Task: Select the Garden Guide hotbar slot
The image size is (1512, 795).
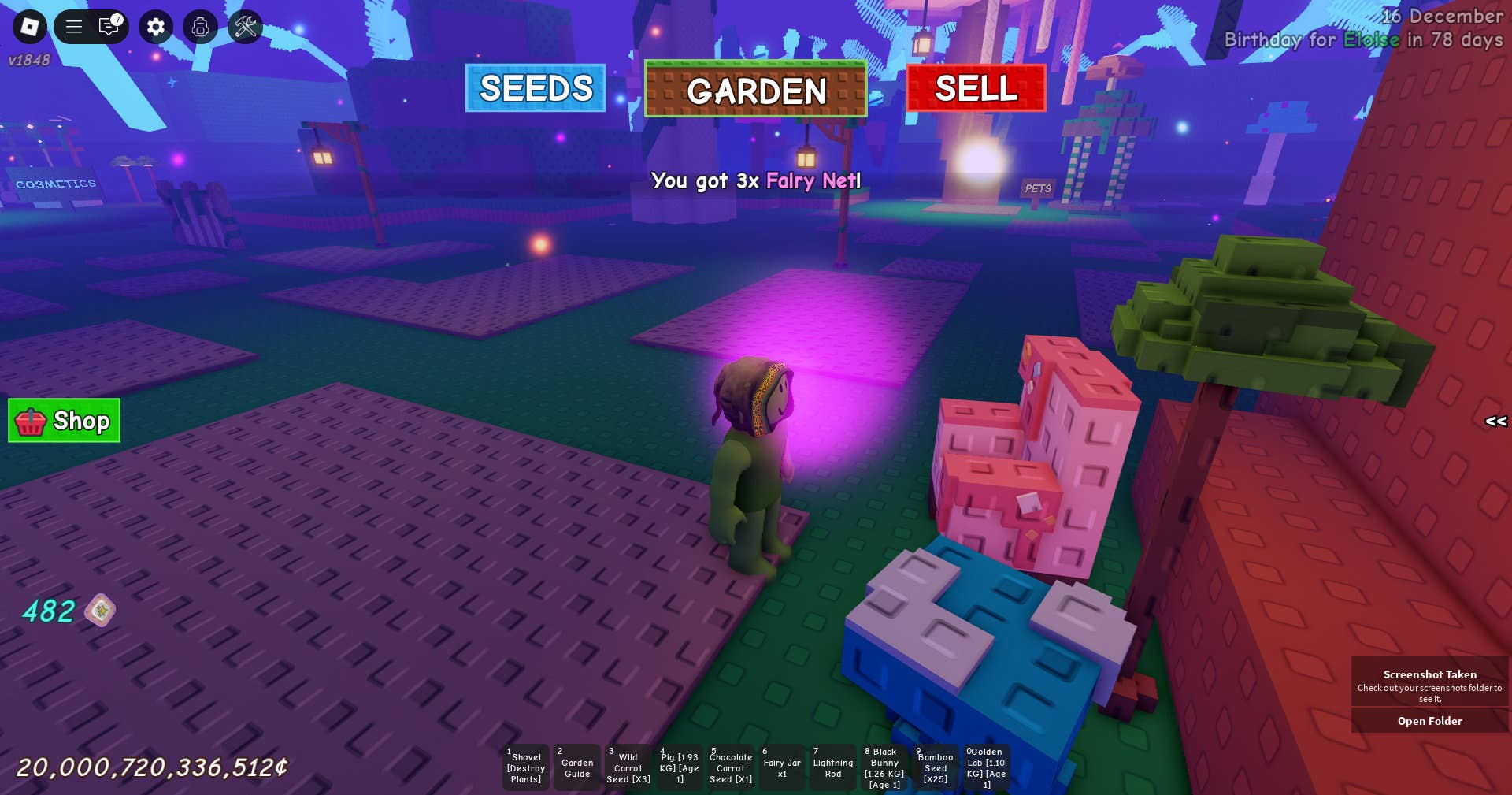Action: [577, 767]
